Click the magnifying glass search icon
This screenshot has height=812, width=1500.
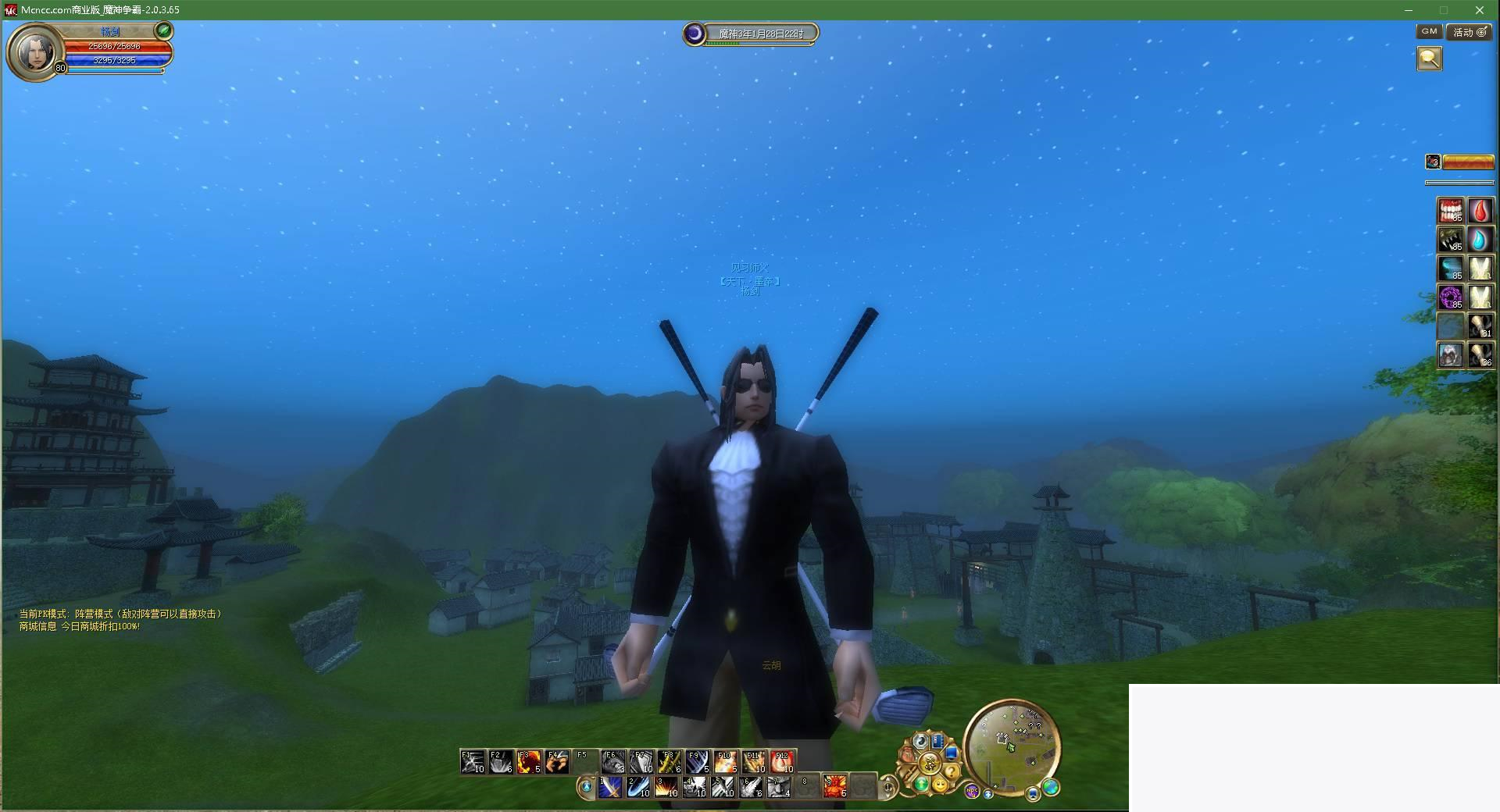[x=1429, y=59]
